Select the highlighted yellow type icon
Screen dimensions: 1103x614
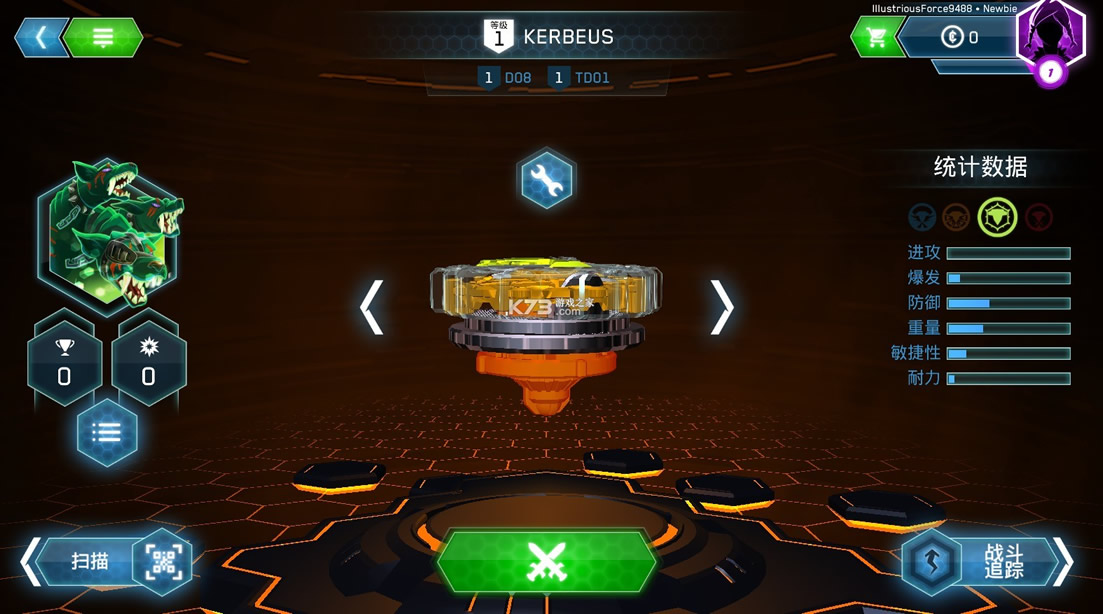[x=997, y=217]
